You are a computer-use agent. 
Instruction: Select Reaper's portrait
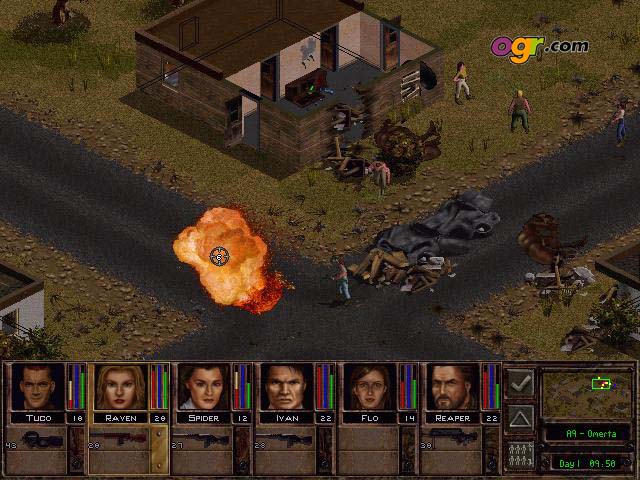[452, 388]
